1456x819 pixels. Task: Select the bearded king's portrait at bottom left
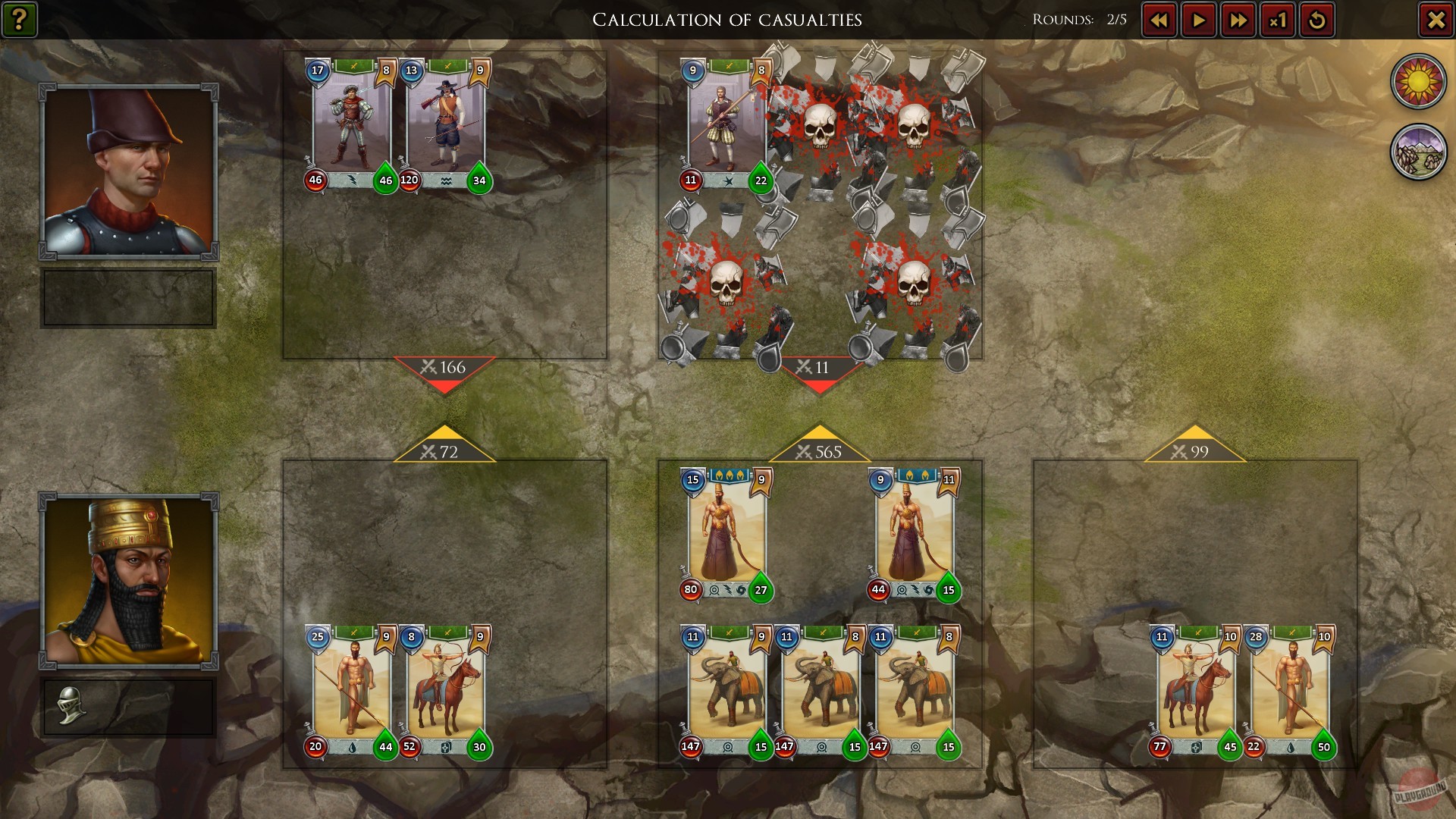coord(127,580)
